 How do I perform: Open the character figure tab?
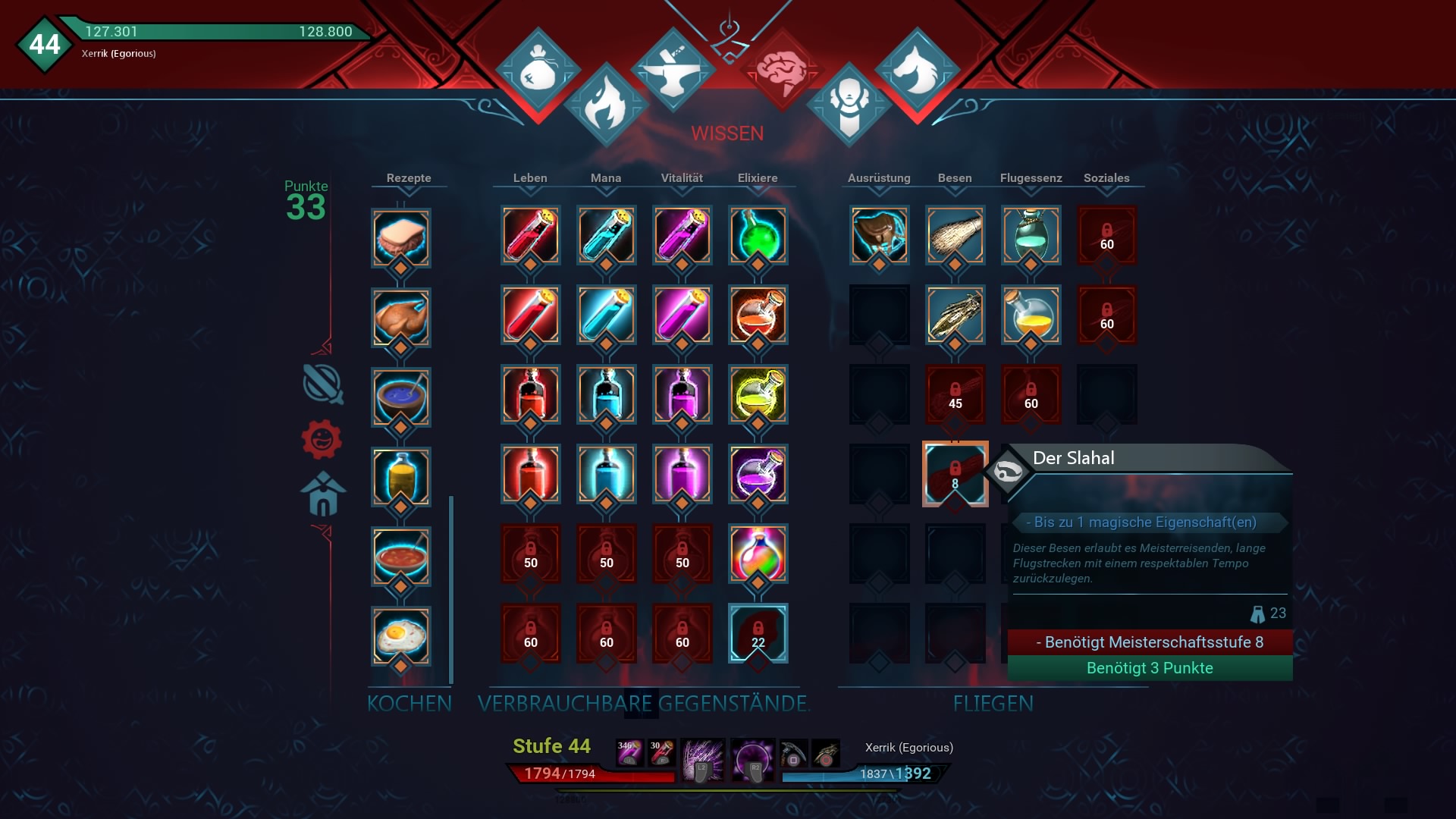849,105
